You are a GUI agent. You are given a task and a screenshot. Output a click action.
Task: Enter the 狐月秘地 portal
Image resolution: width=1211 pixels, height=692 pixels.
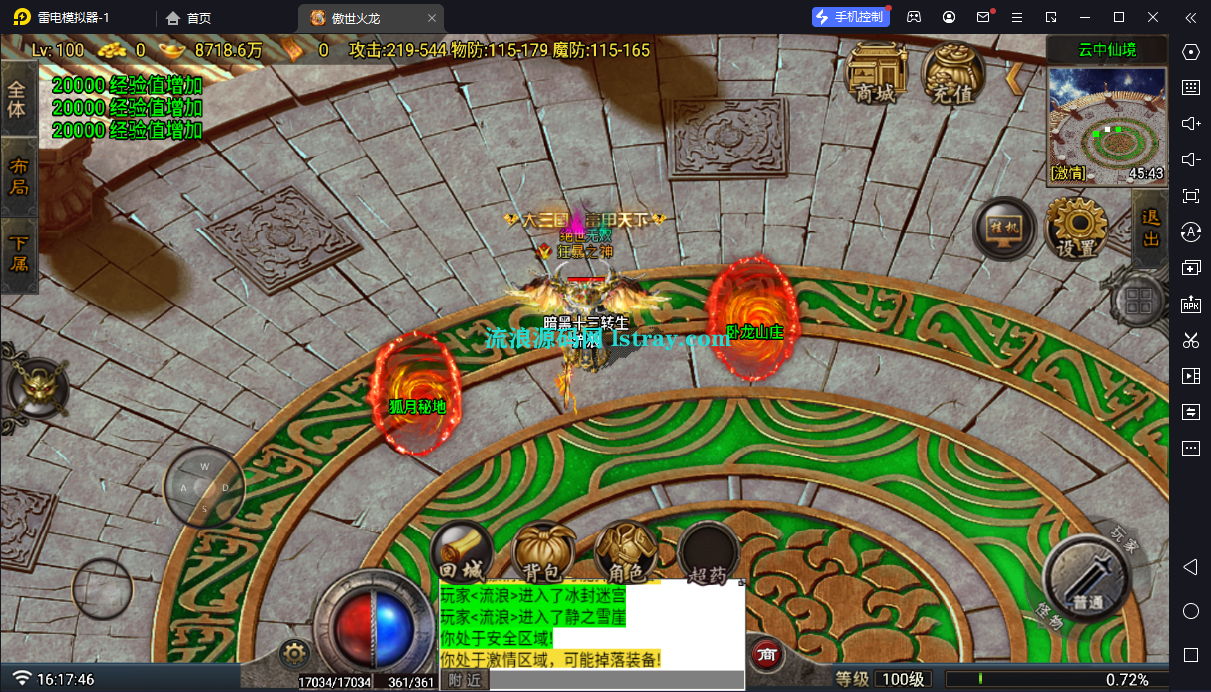(x=416, y=393)
